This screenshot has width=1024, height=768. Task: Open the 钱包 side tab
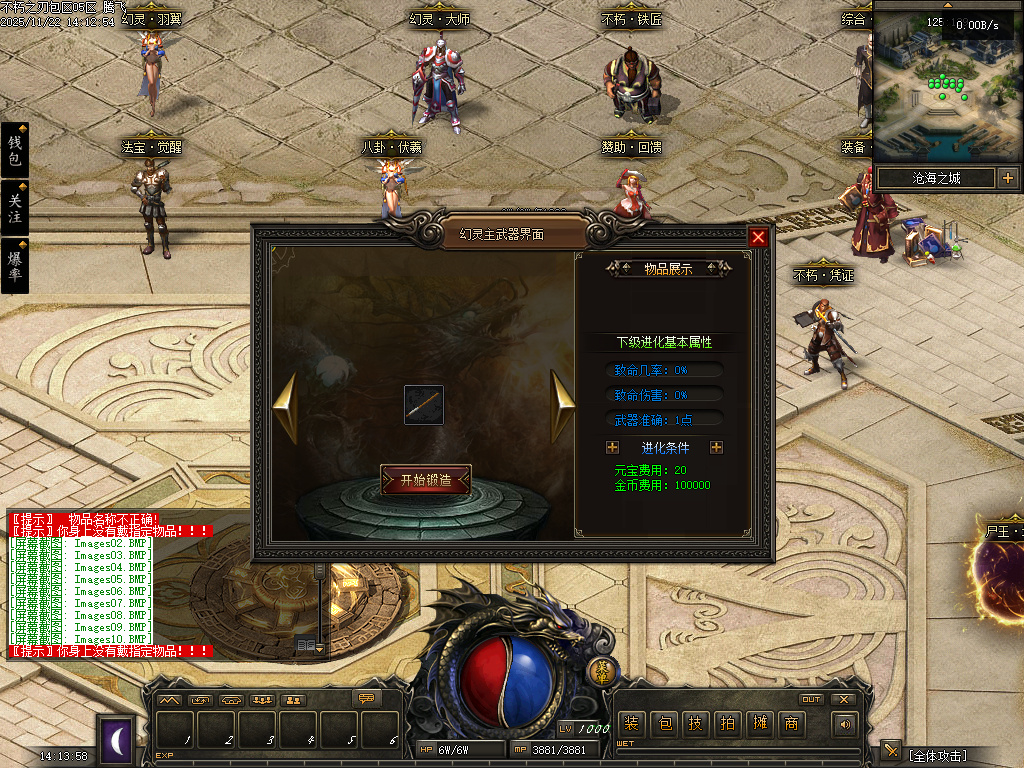(14, 150)
